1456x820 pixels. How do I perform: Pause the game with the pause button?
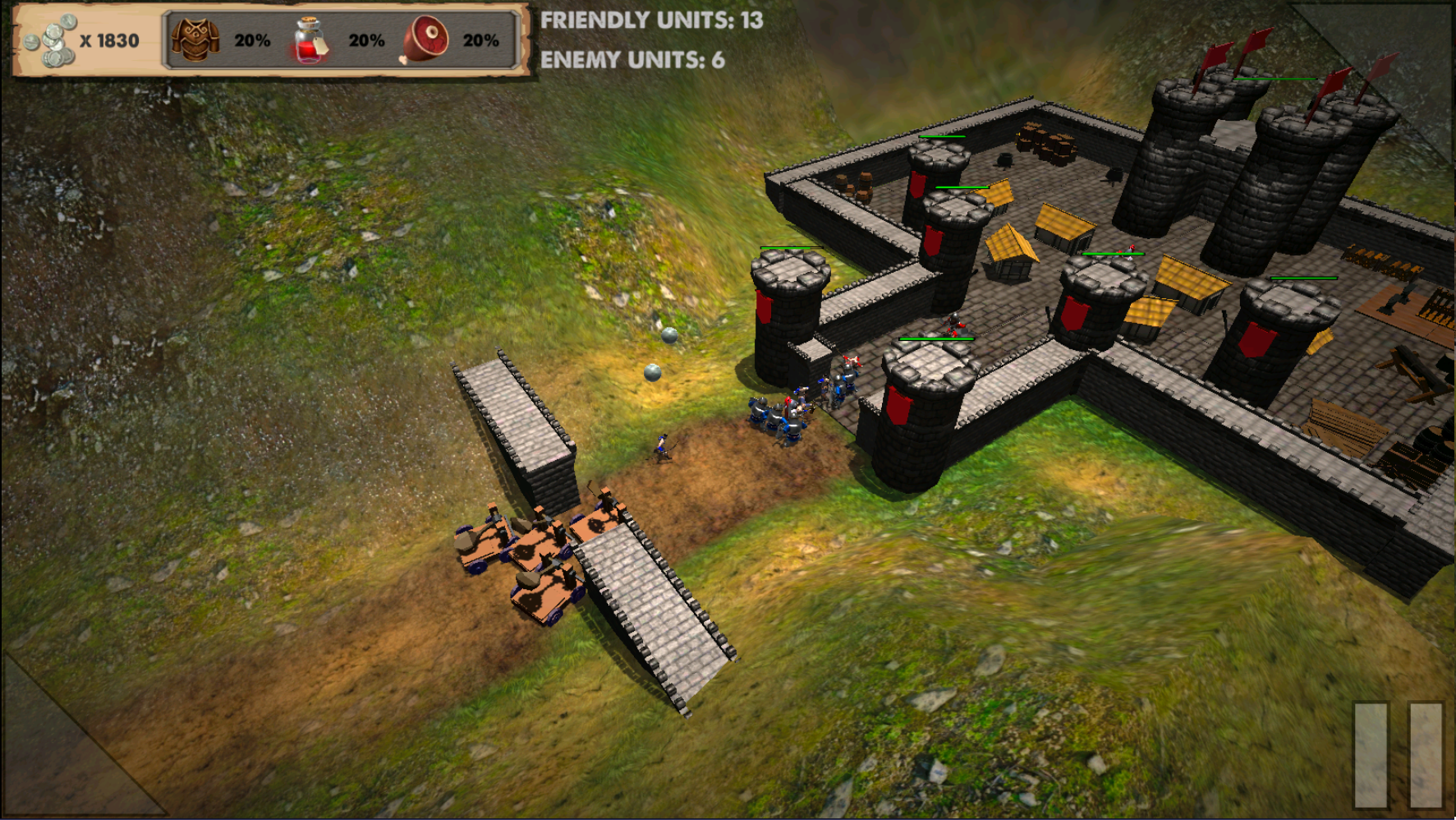coord(1398,754)
